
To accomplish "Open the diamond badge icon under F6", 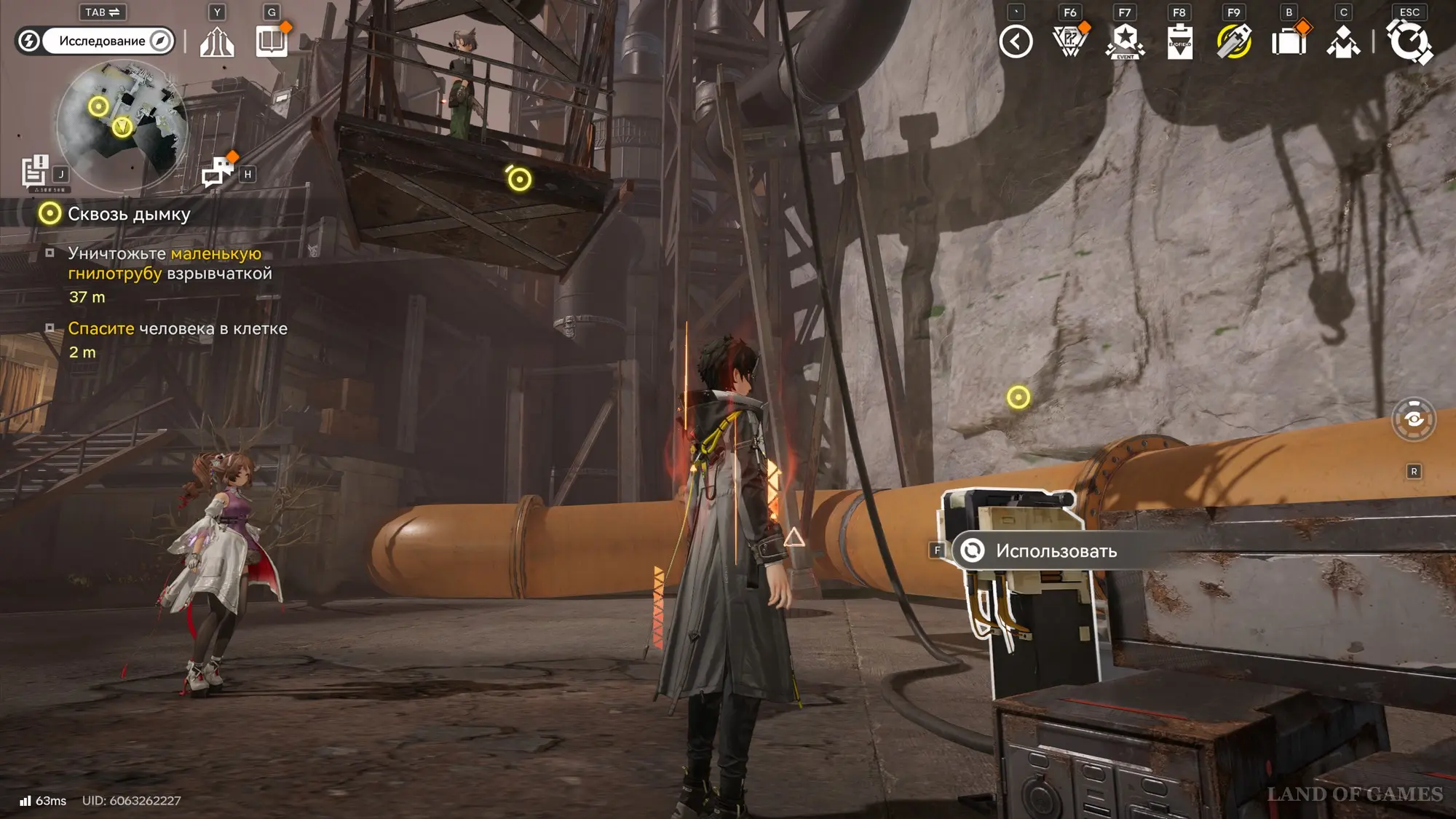I will 1070,41.
